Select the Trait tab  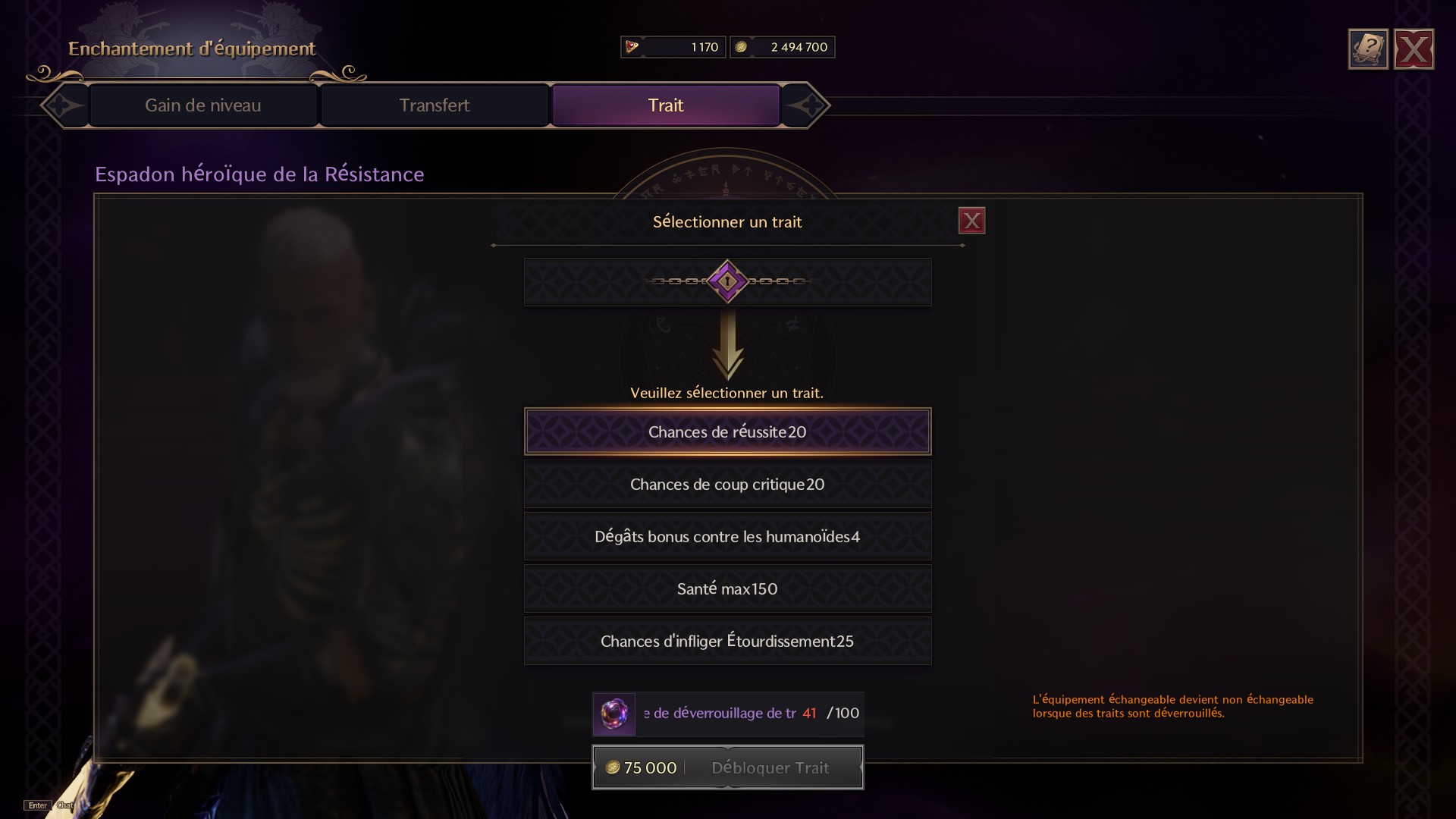(665, 105)
